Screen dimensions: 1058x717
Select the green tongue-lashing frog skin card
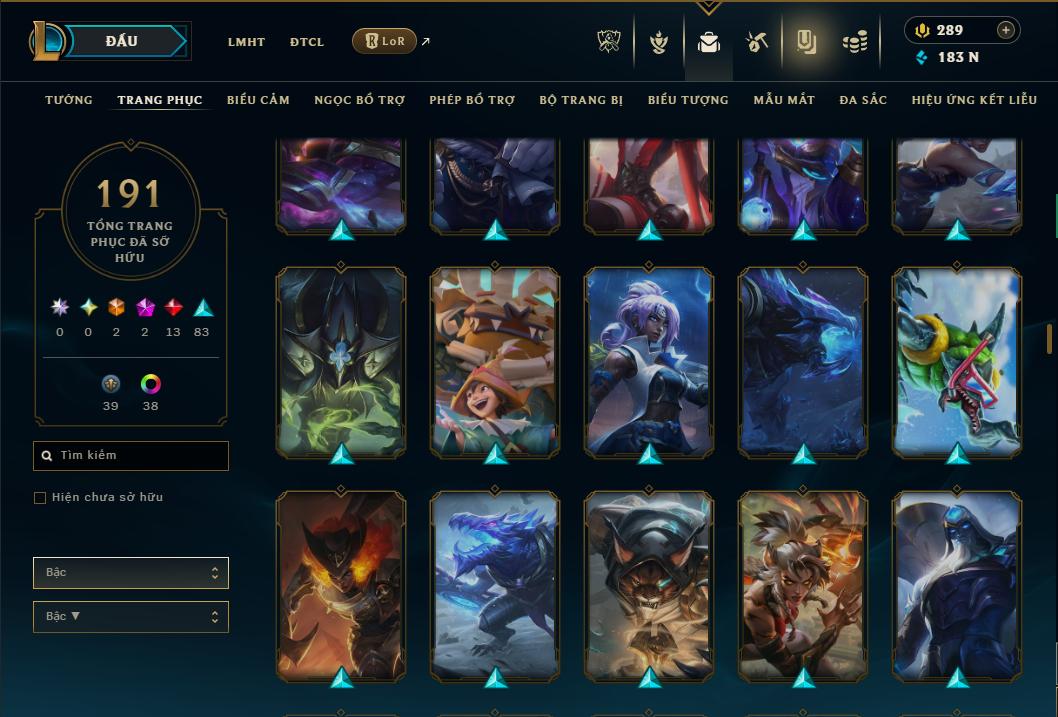pos(957,360)
